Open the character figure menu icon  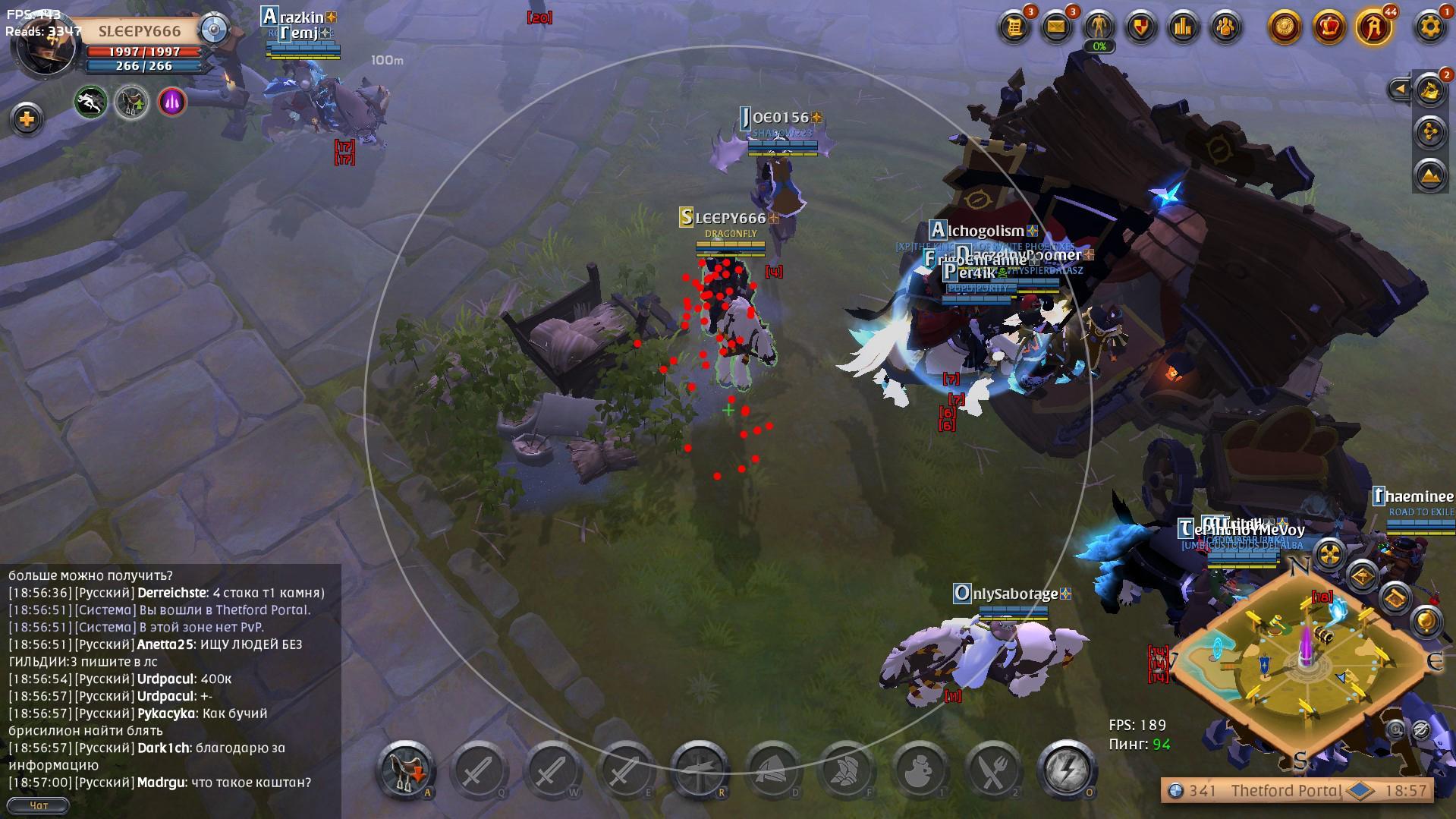click(1099, 28)
